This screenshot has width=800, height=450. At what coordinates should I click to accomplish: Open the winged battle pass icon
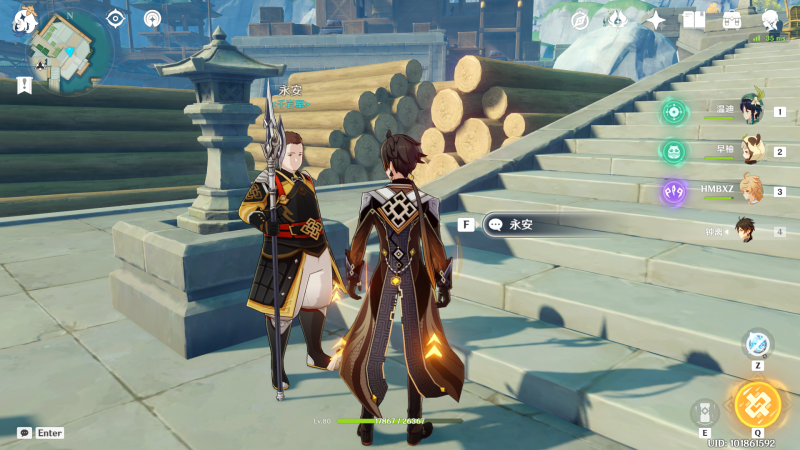coord(617,20)
